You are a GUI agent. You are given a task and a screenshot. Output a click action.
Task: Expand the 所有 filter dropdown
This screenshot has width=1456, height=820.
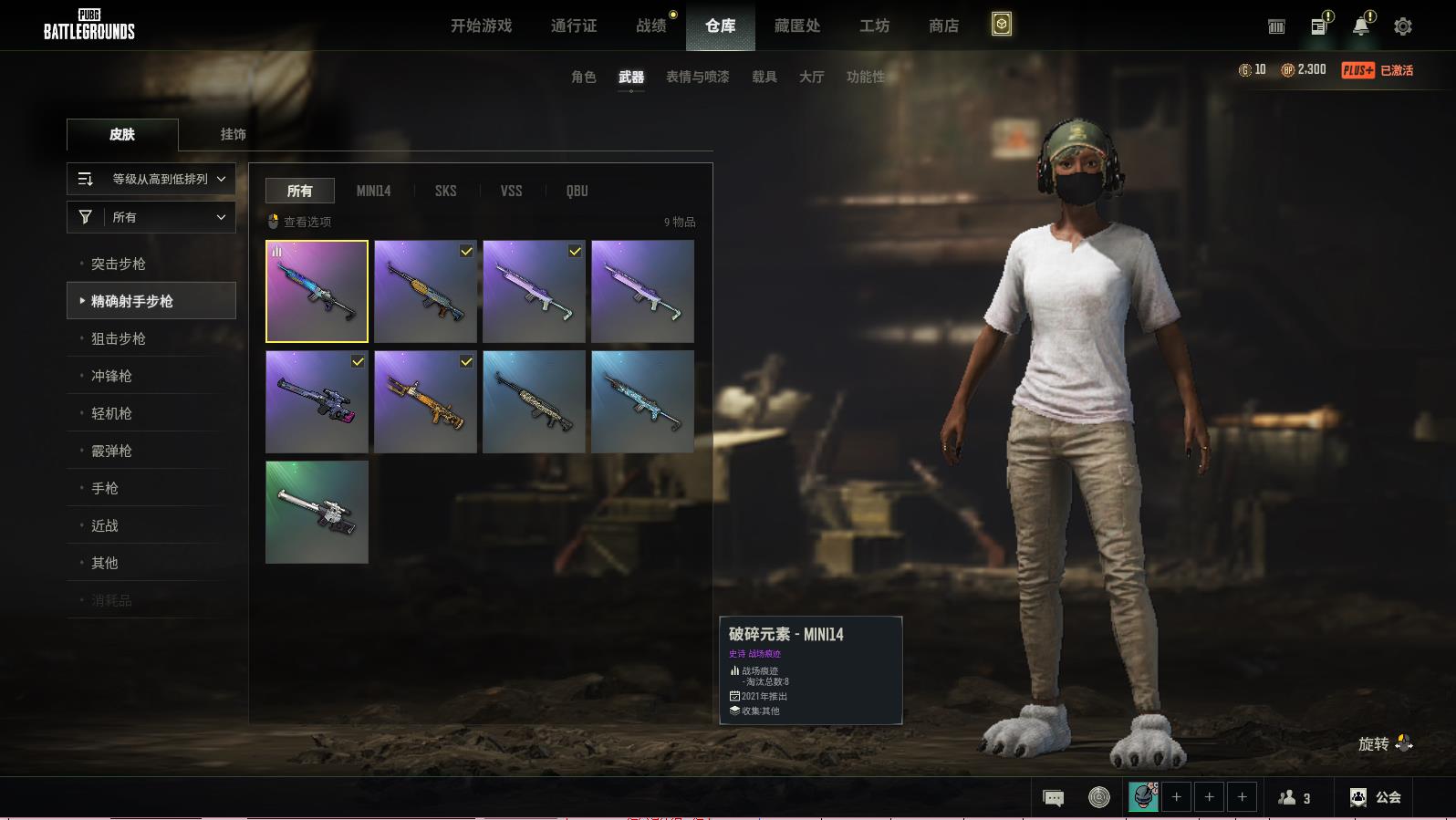point(151,217)
